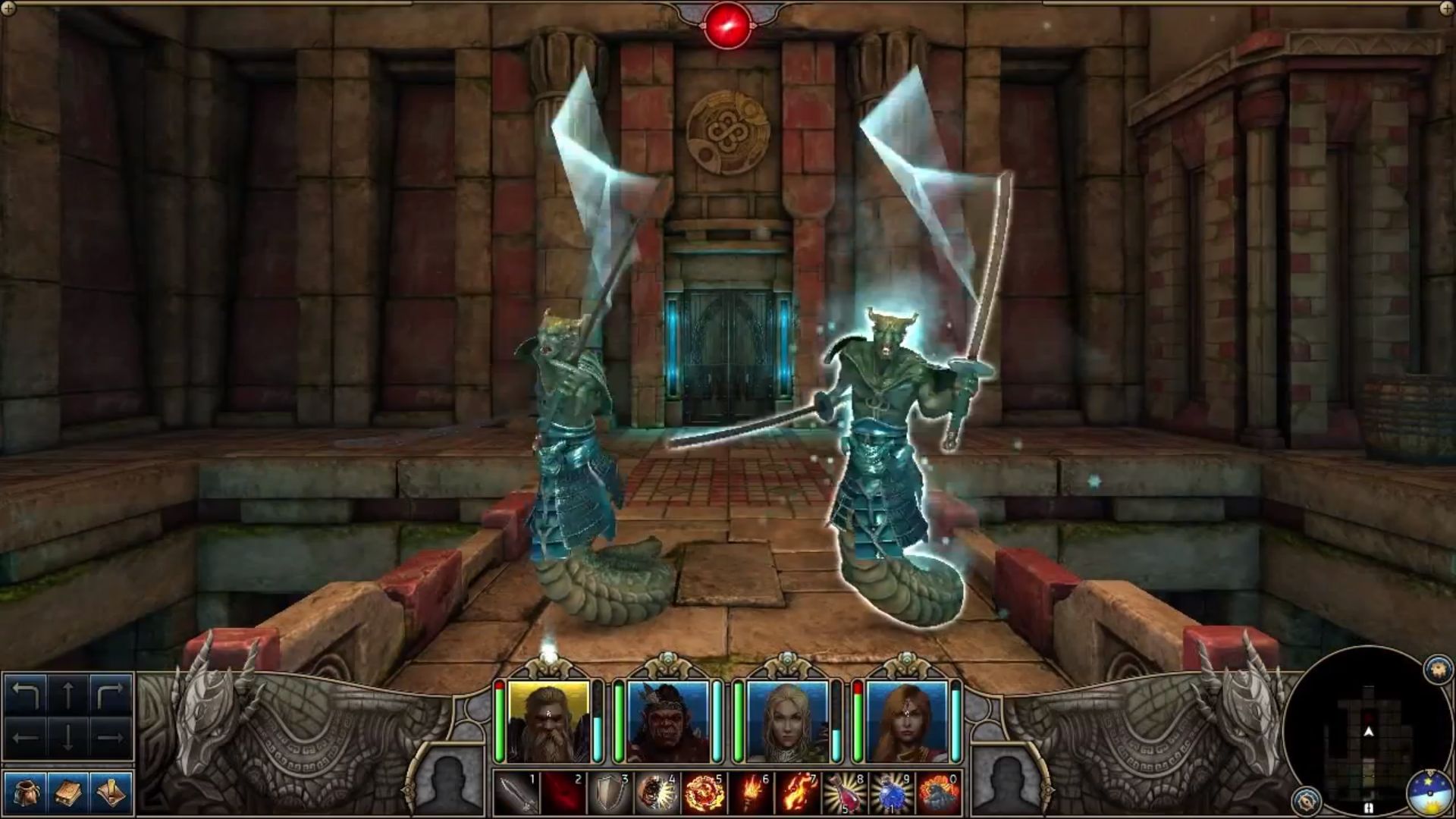Move forward with the up arrow button
This screenshot has width=1456, height=819.
click(x=68, y=695)
